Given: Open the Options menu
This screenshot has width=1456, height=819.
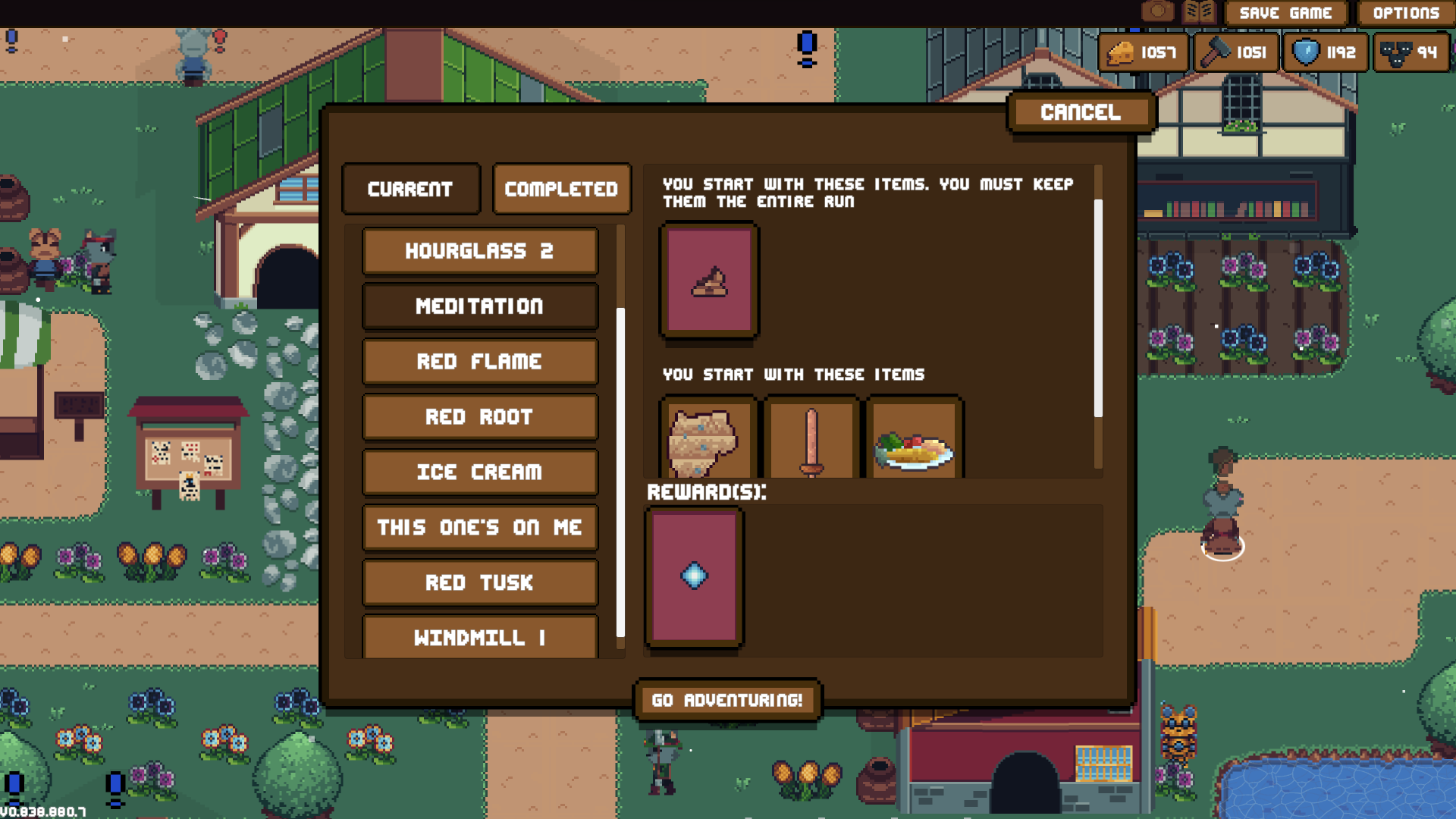Looking at the screenshot, I should (x=1405, y=13).
